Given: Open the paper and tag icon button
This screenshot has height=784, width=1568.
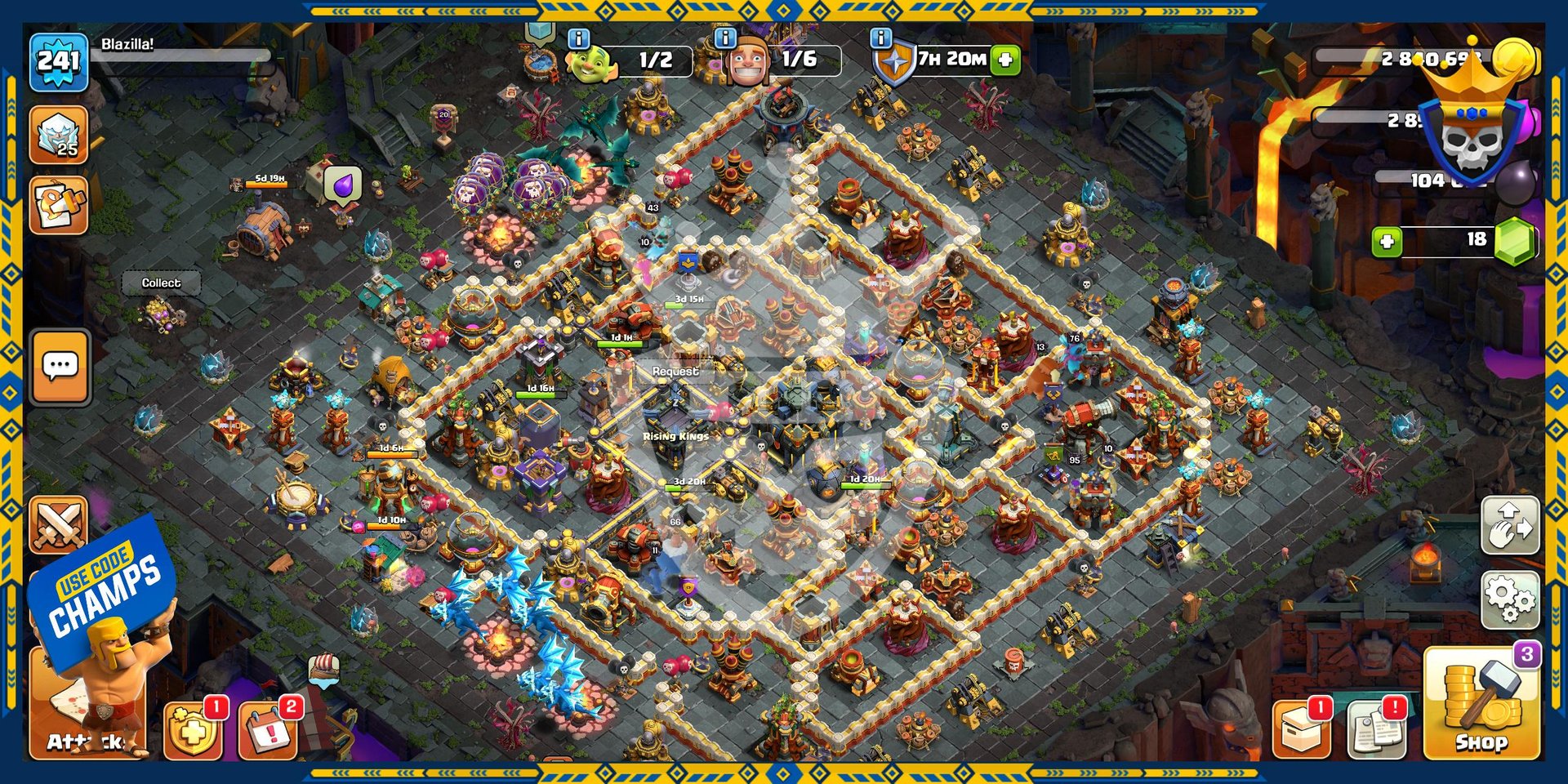Looking at the screenshot, I should click(x=59, y=206).
